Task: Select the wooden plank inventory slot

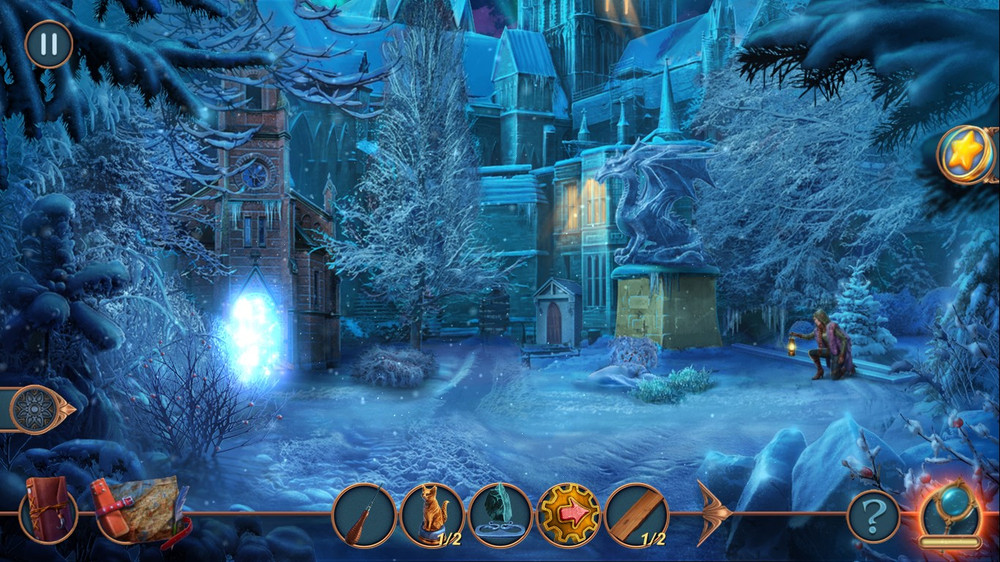Action: point(636,515)
